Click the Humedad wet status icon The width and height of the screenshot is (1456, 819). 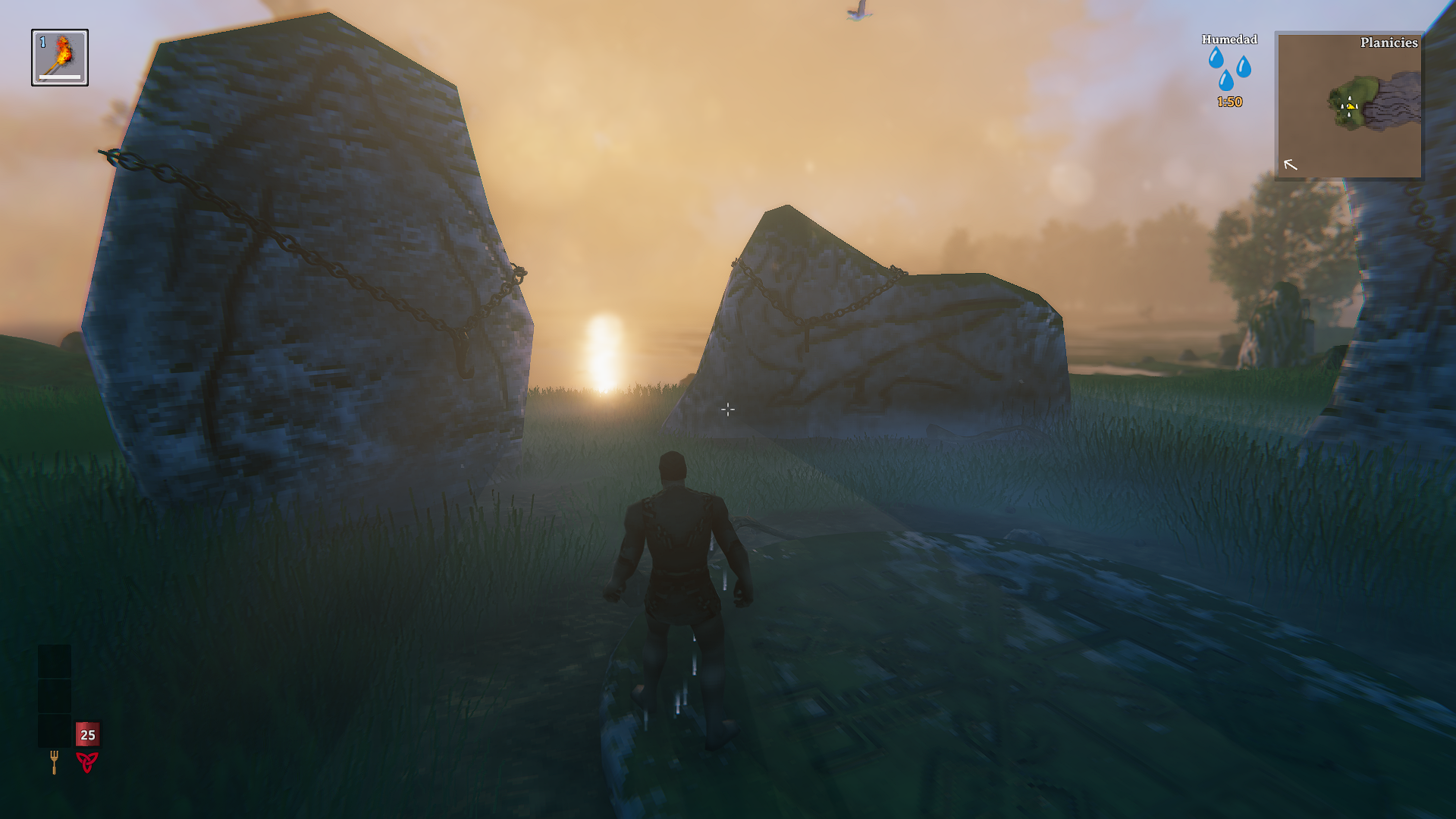click(1229, 69)
